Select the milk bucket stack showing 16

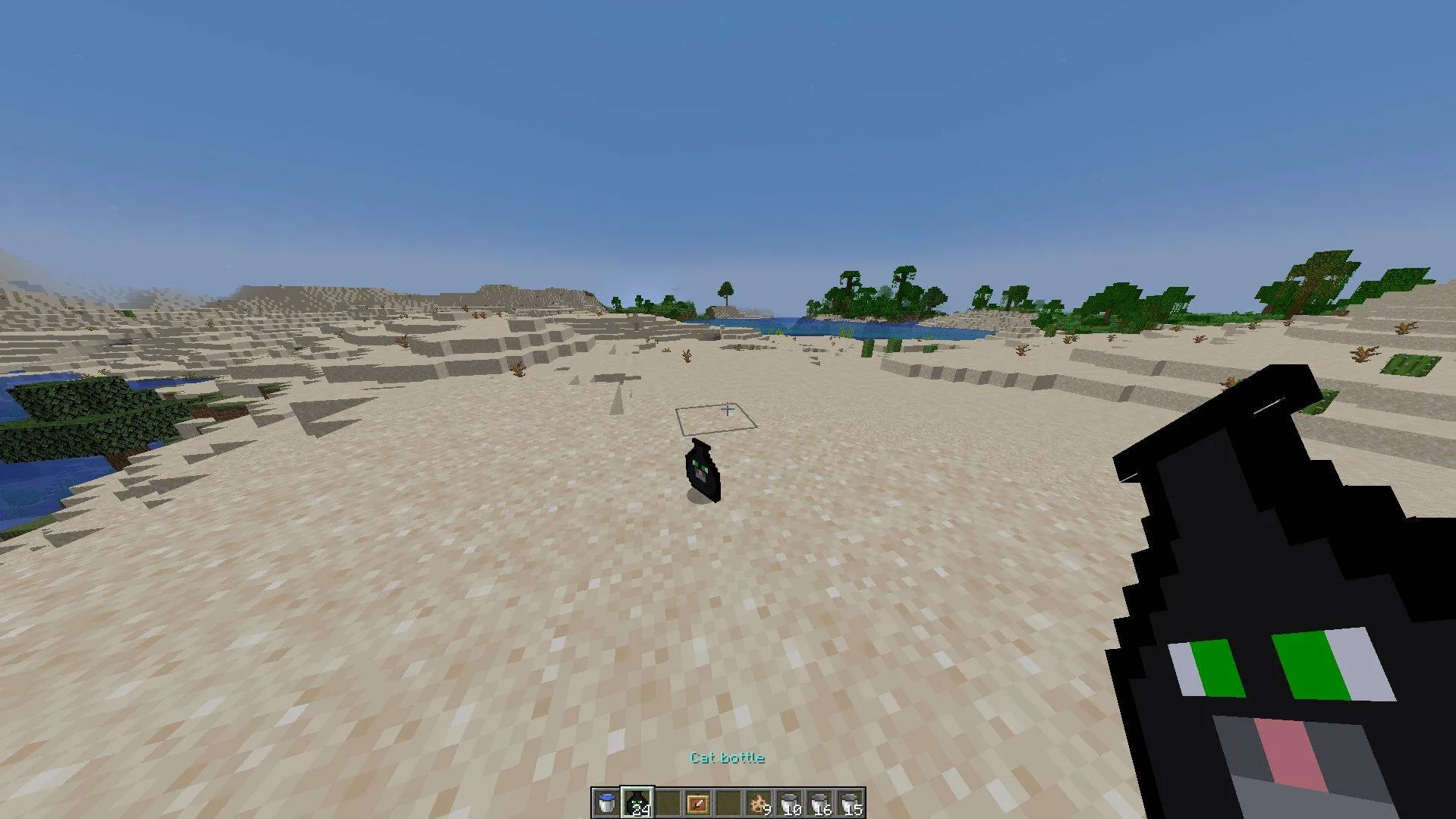820,802
